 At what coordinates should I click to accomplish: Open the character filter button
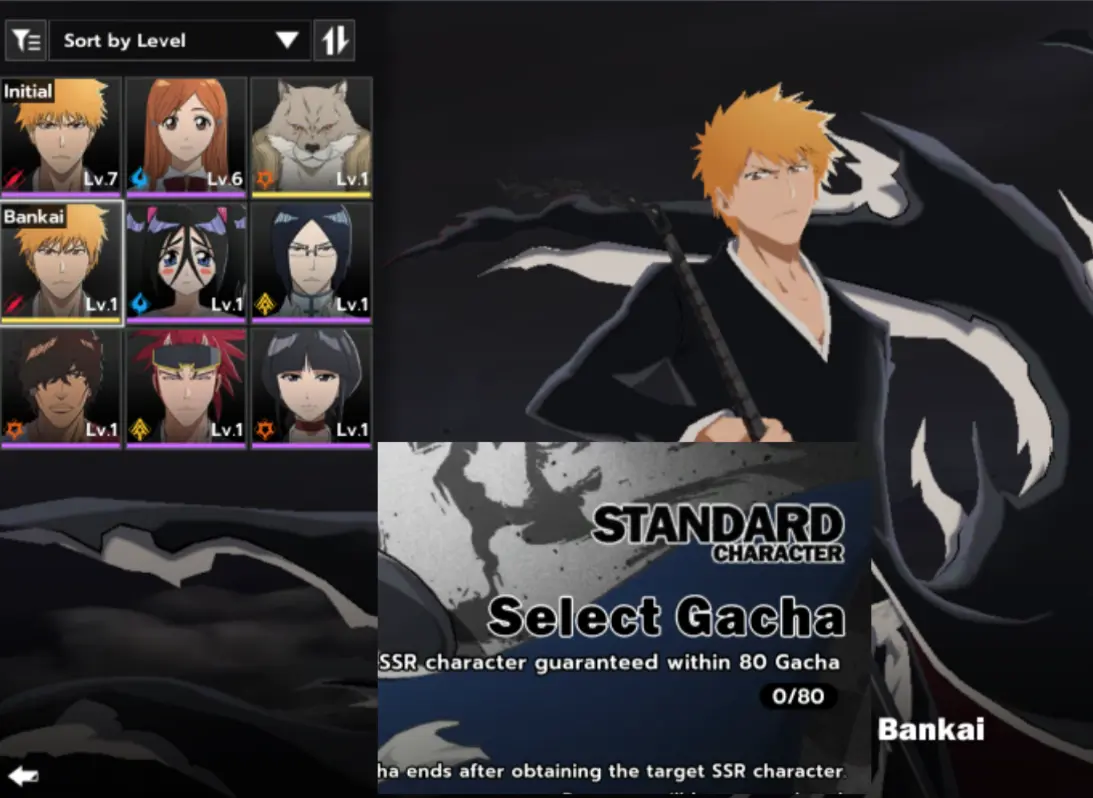click(26, 41)
